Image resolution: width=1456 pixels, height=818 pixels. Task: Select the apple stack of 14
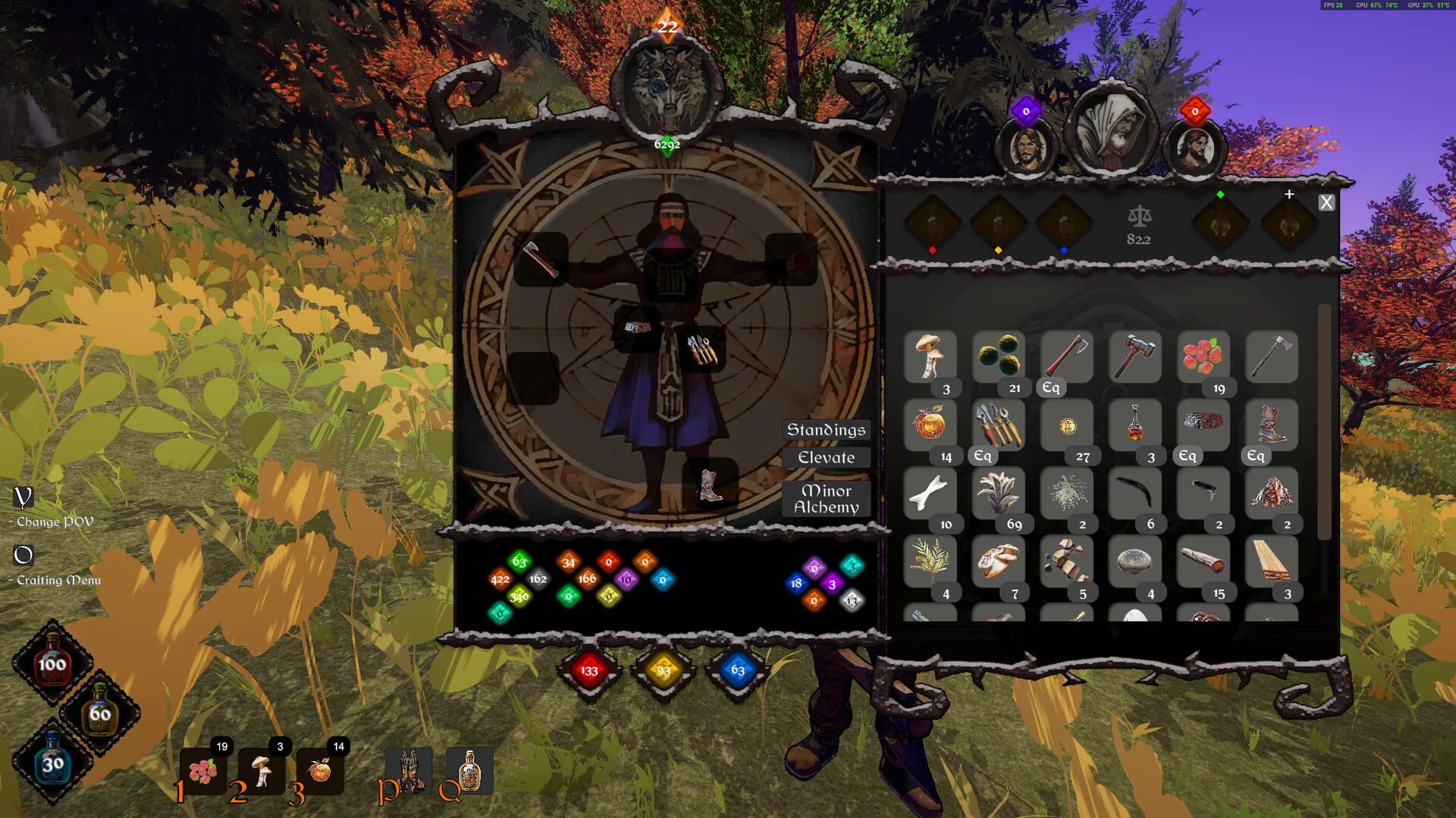pos(930,425)
